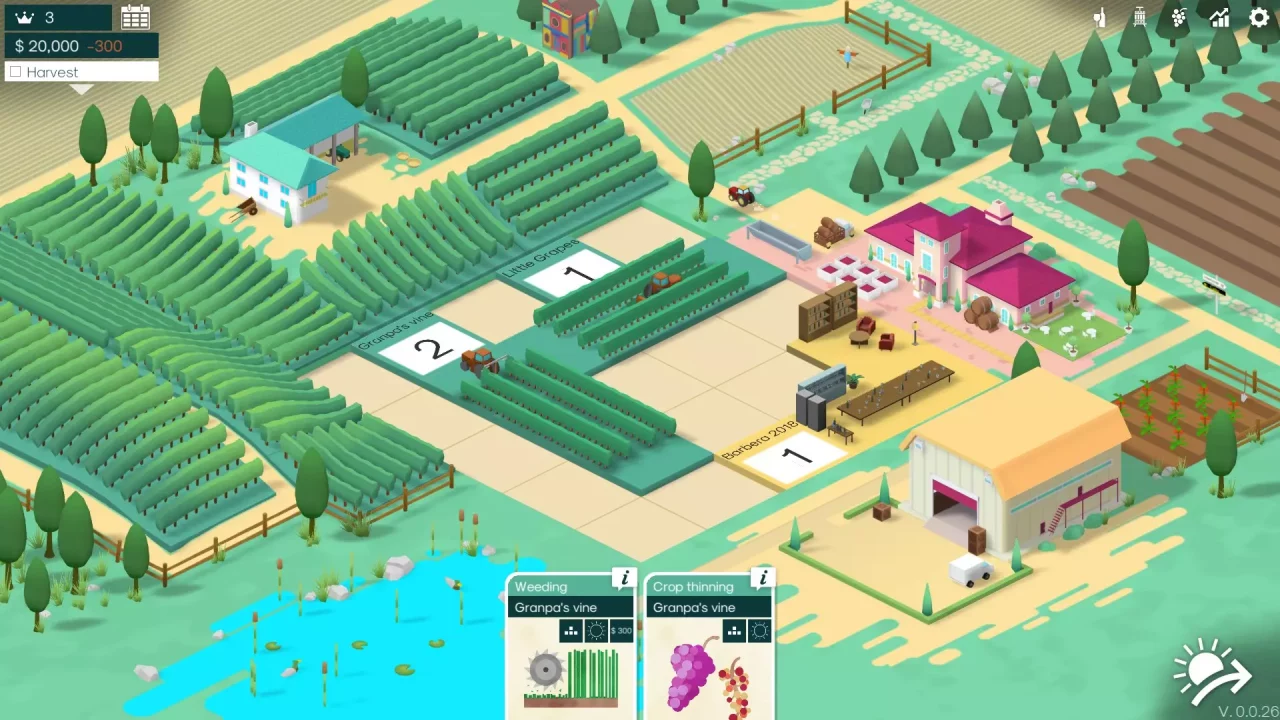Expand the list below the Harvest entry
Screen dimensions: 1280x720
[80, 88]
